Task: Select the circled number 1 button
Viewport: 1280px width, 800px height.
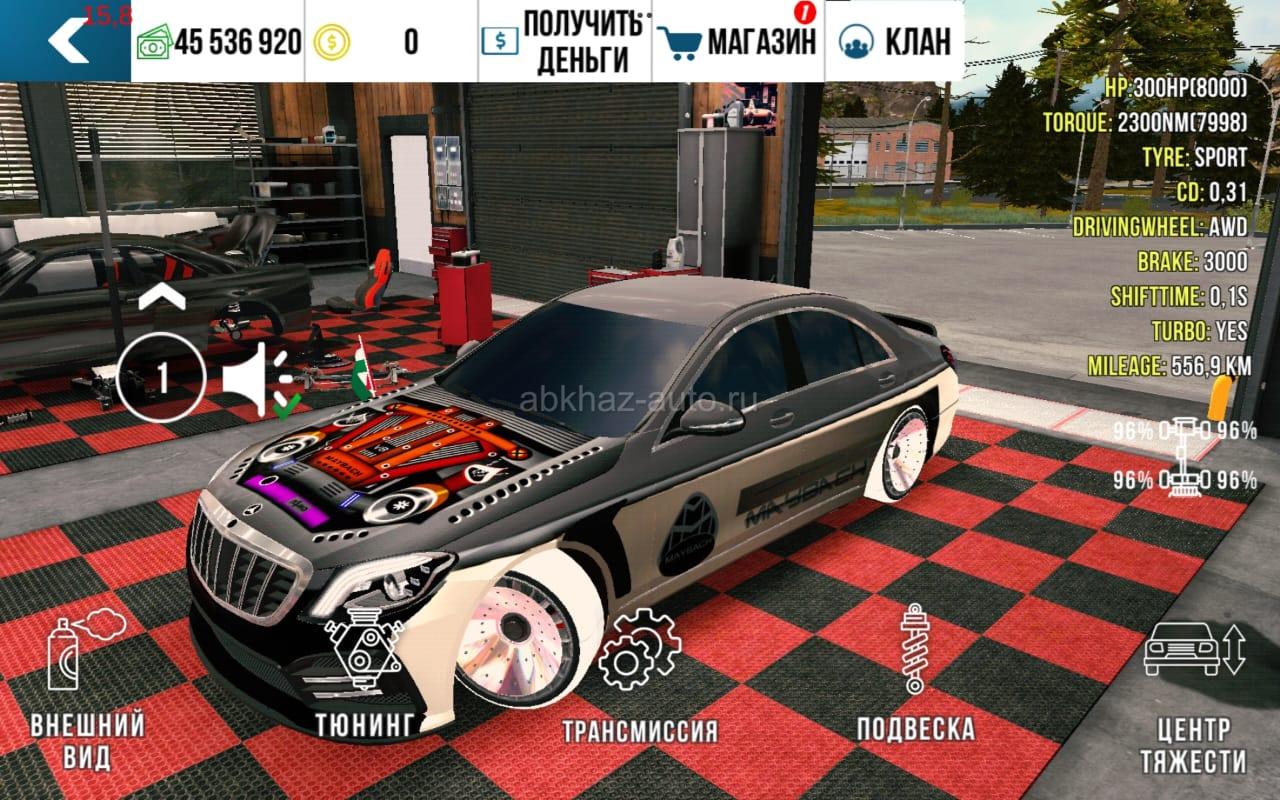Action: [161, 379]
